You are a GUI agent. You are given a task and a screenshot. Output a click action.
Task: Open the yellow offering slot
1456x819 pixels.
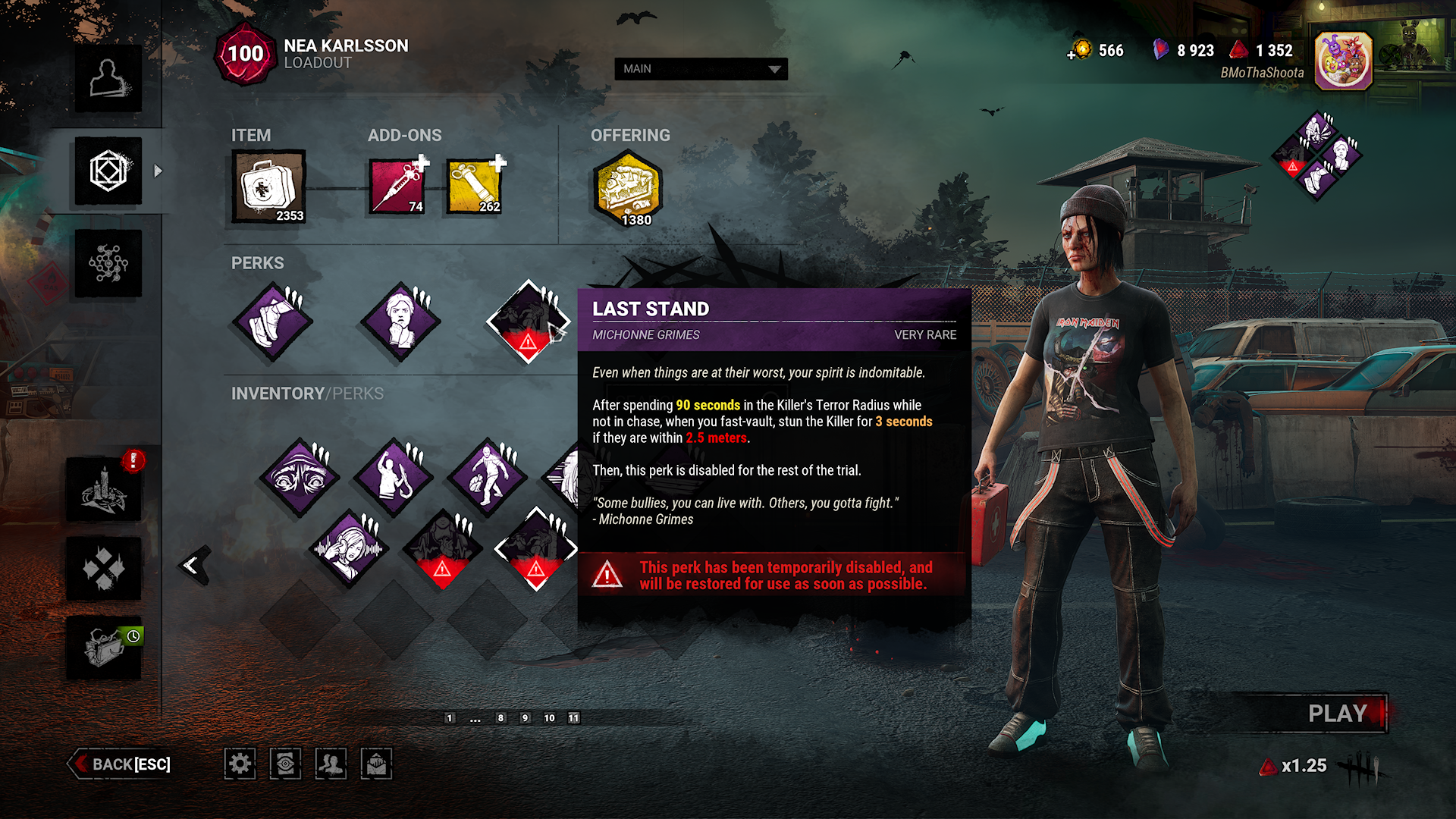pos(628,188)
